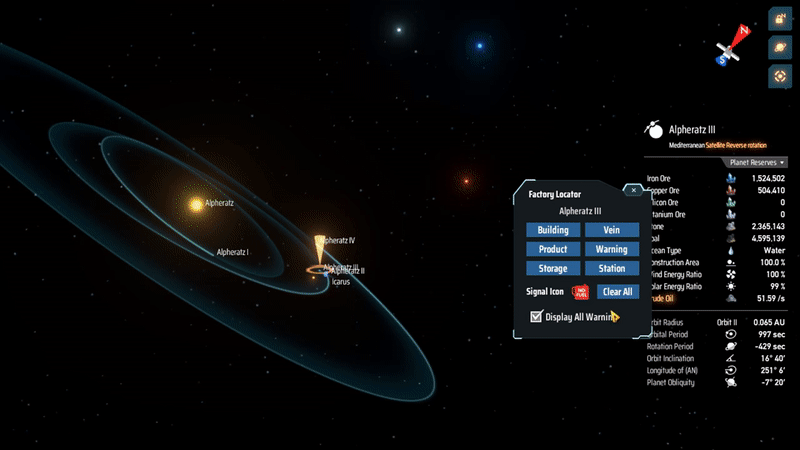Select the Building locator button
This screenshot has width=800, height=450.
553,230
